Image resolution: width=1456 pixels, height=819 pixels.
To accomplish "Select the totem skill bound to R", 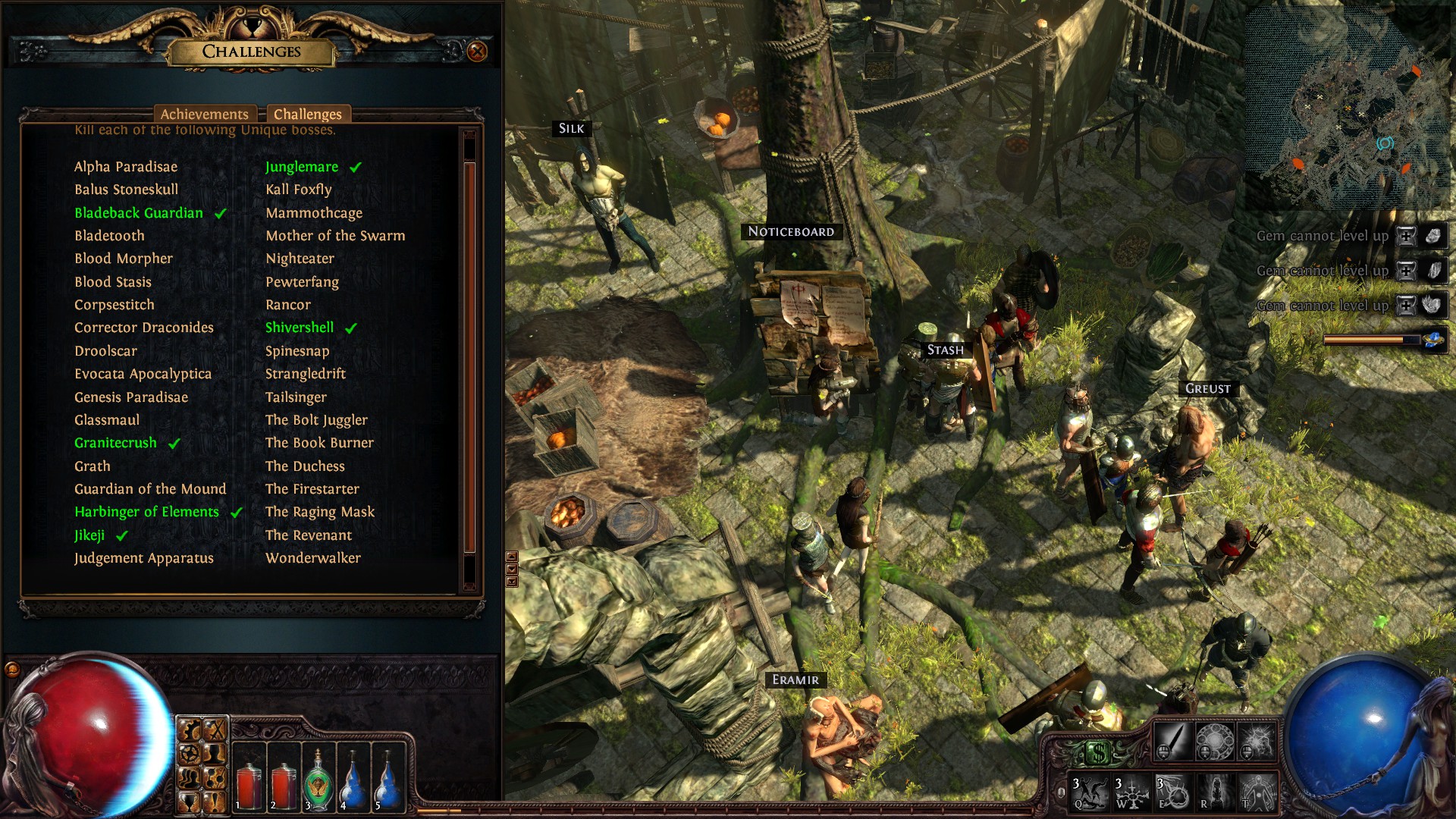I will 1215,792.
